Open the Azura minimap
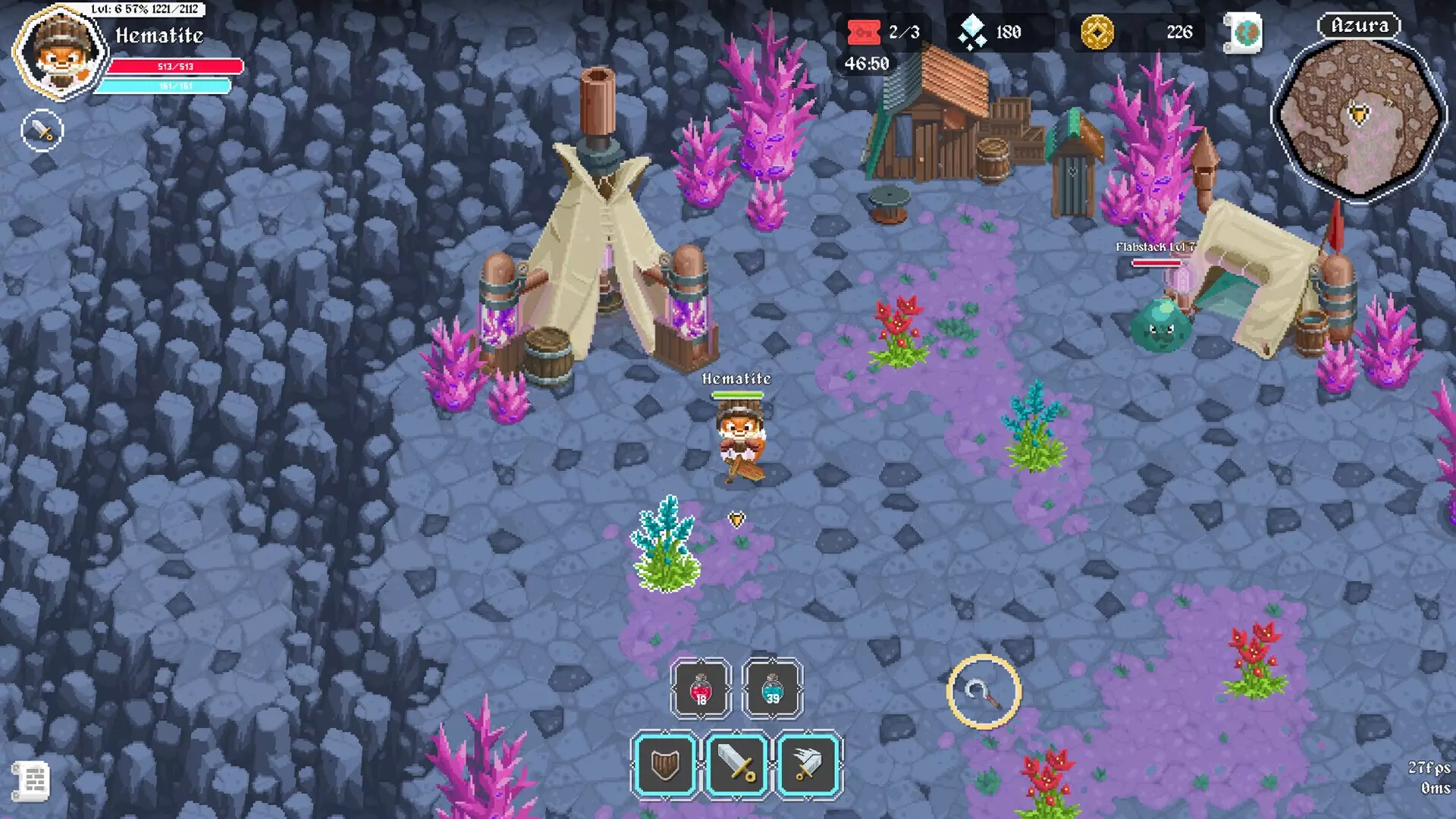This screenshot has width=1456, height=819. (1359, 118)
